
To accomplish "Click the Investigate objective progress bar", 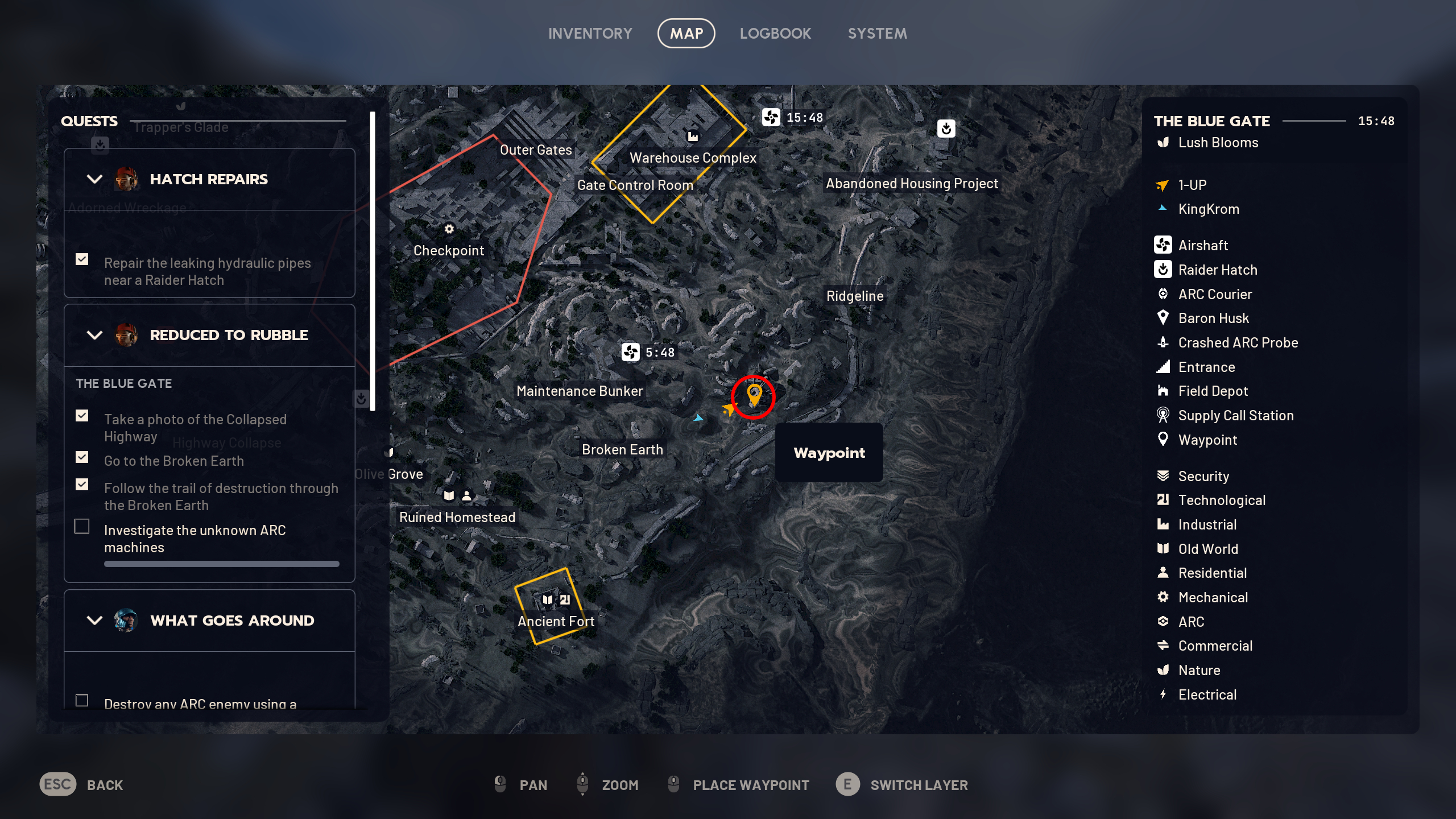I will pos(221,564).
